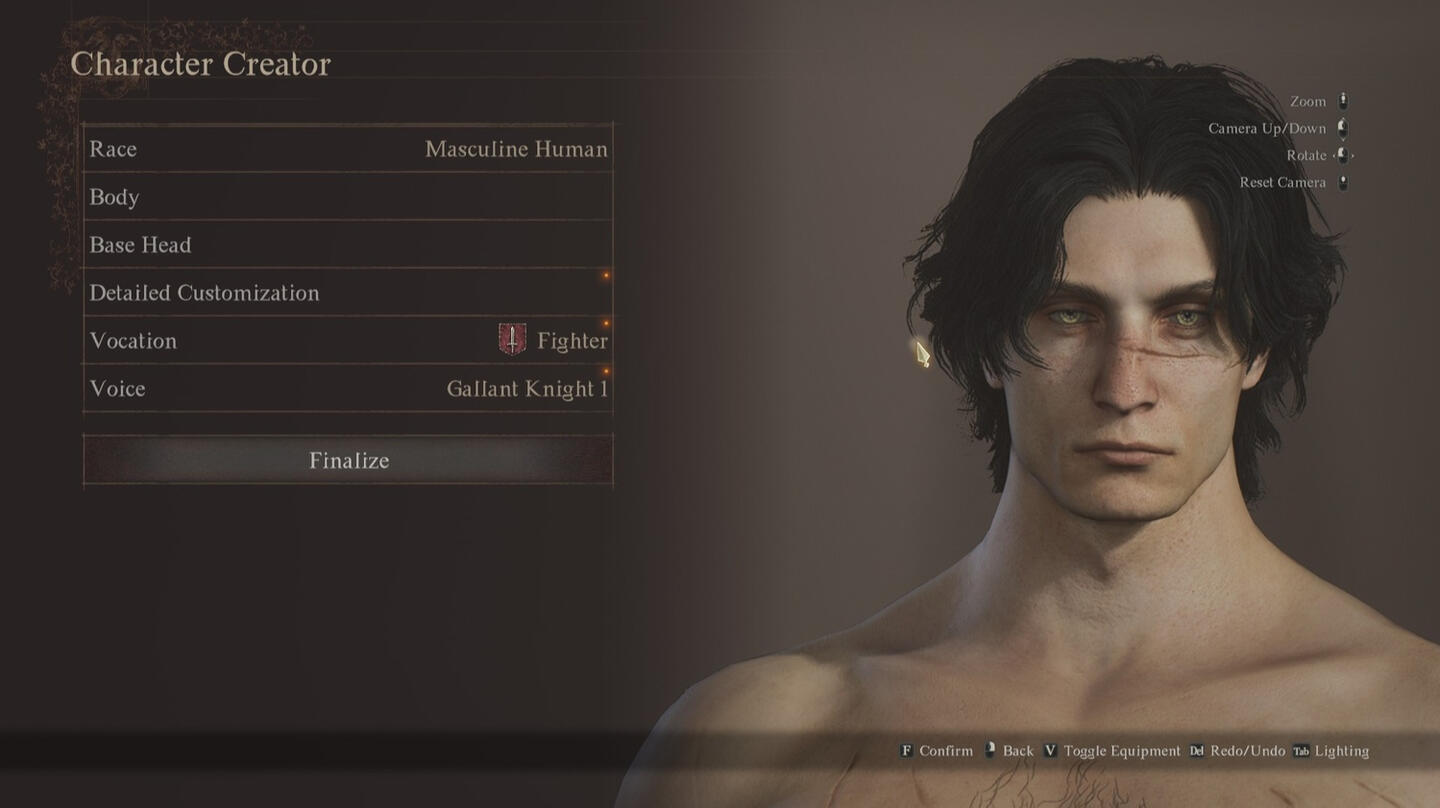The image size is (1440, 808).
Task: Open the Race option row
Action: pyautogui.click(x=348, y=149)
